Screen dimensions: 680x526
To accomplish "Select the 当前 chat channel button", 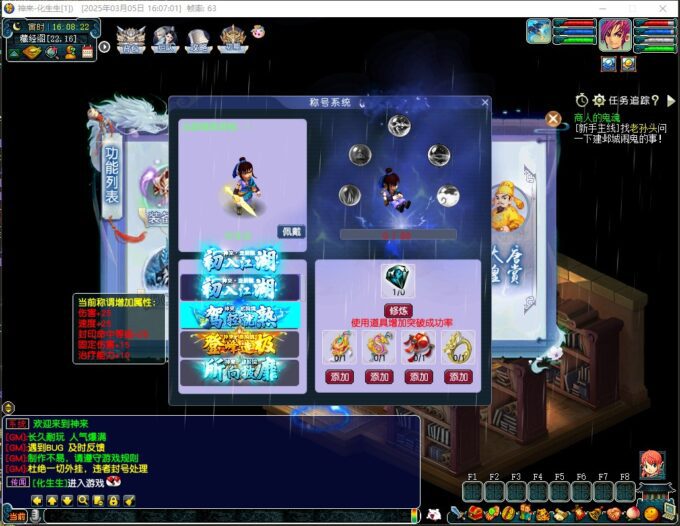I will [18, 516].
